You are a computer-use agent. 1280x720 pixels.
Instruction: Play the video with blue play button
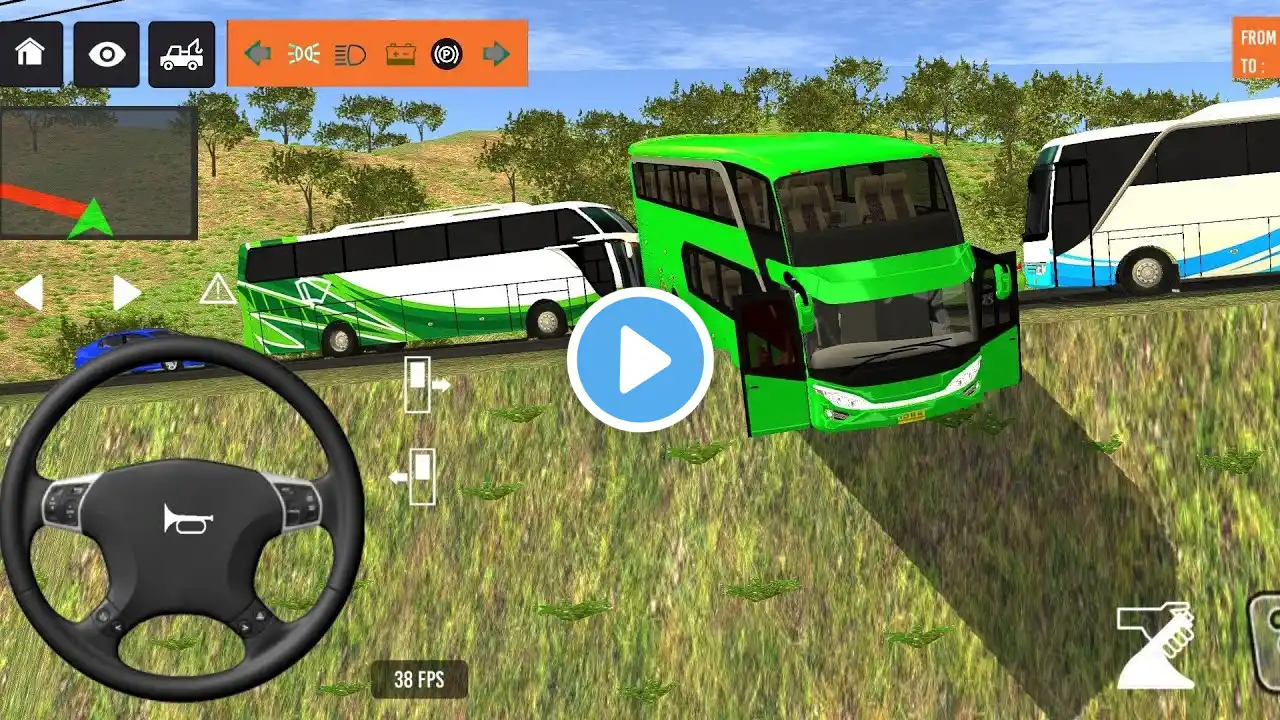(640, 360)
